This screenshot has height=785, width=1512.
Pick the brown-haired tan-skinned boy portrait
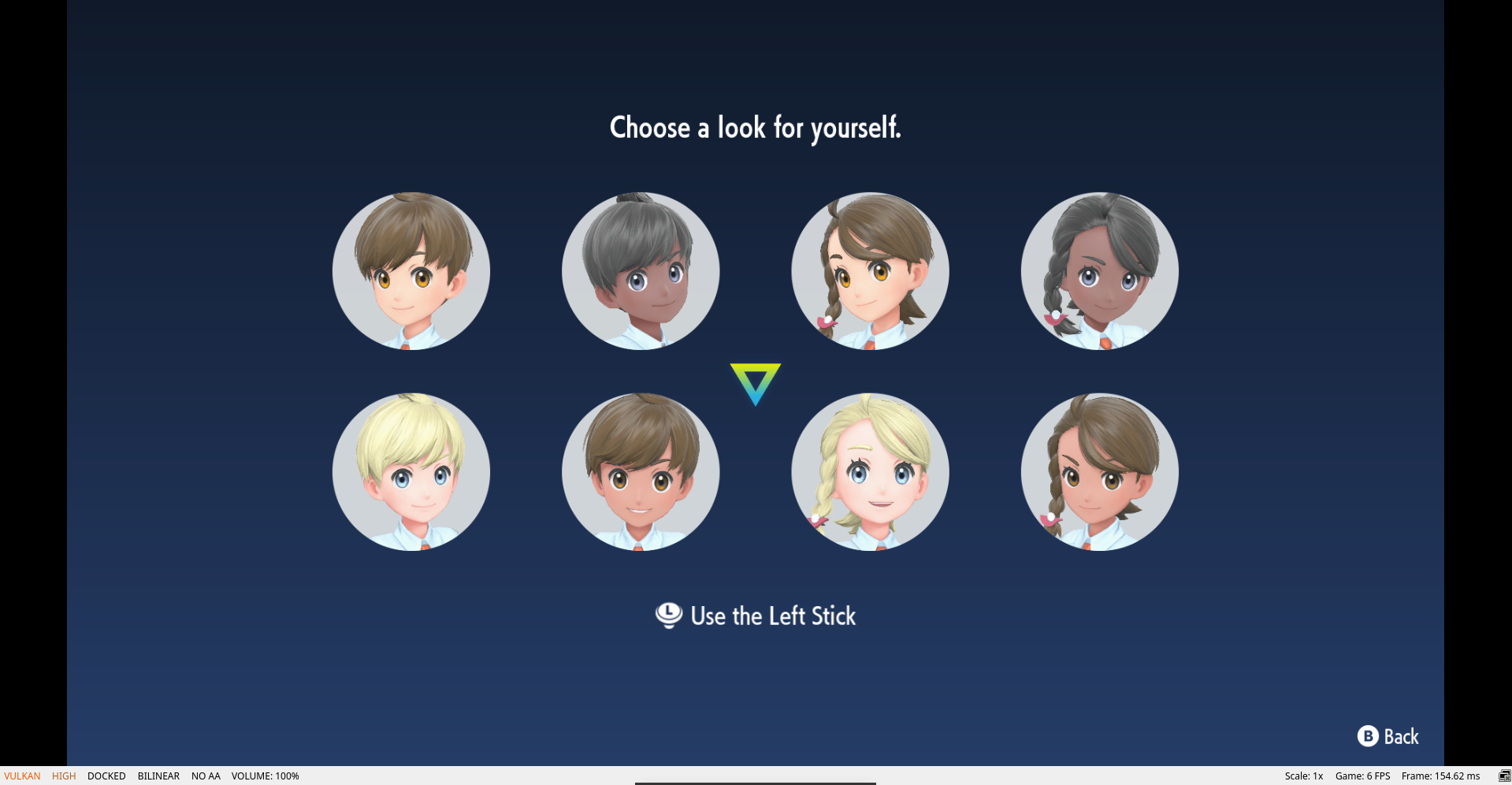[x=641, y=471]
